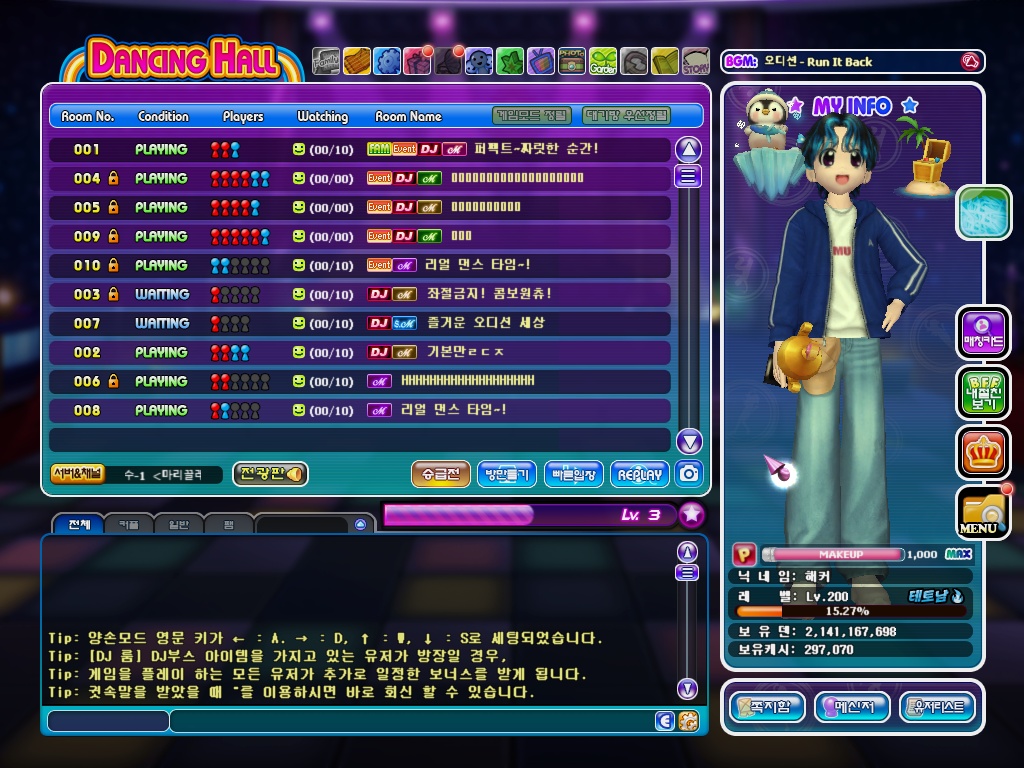The width and height of the screenshot is (1024, 768).
Task: Open the 승급전 promotion match button
Action: [x=440, y=474]
